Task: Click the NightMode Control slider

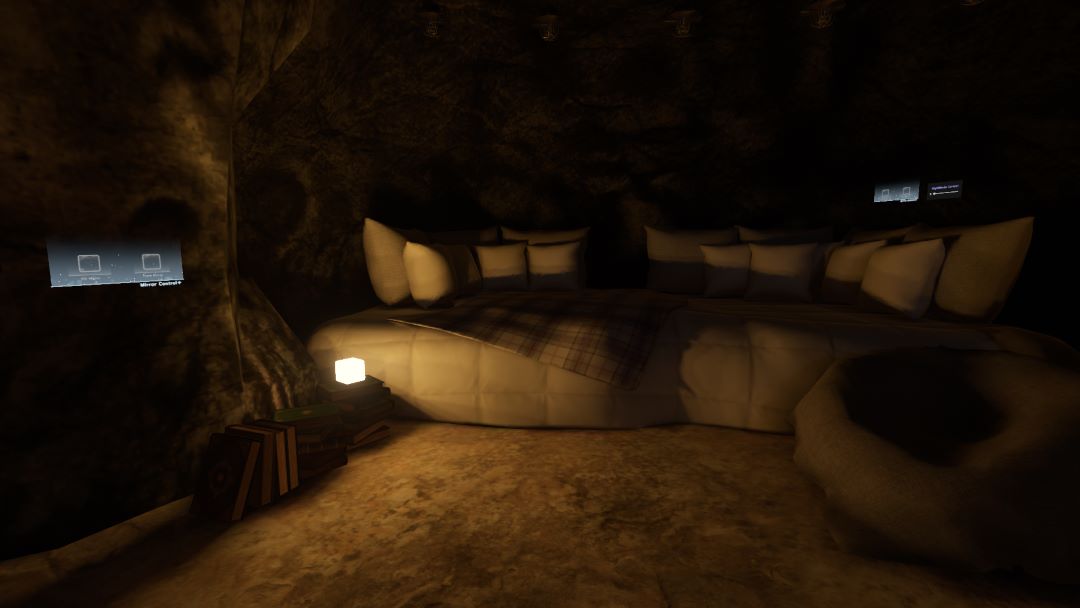Action: 944,192
